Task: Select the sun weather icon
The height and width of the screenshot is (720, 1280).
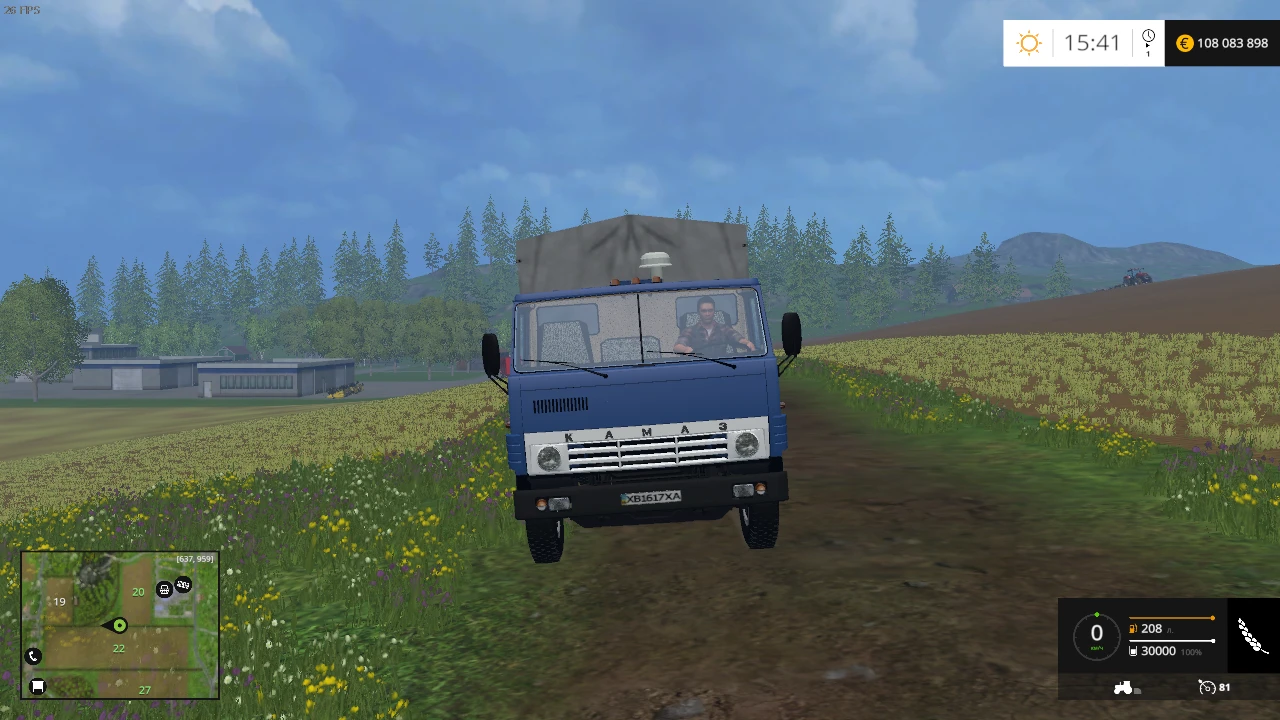Action: pyautogui.click(x=1029, y=43)
